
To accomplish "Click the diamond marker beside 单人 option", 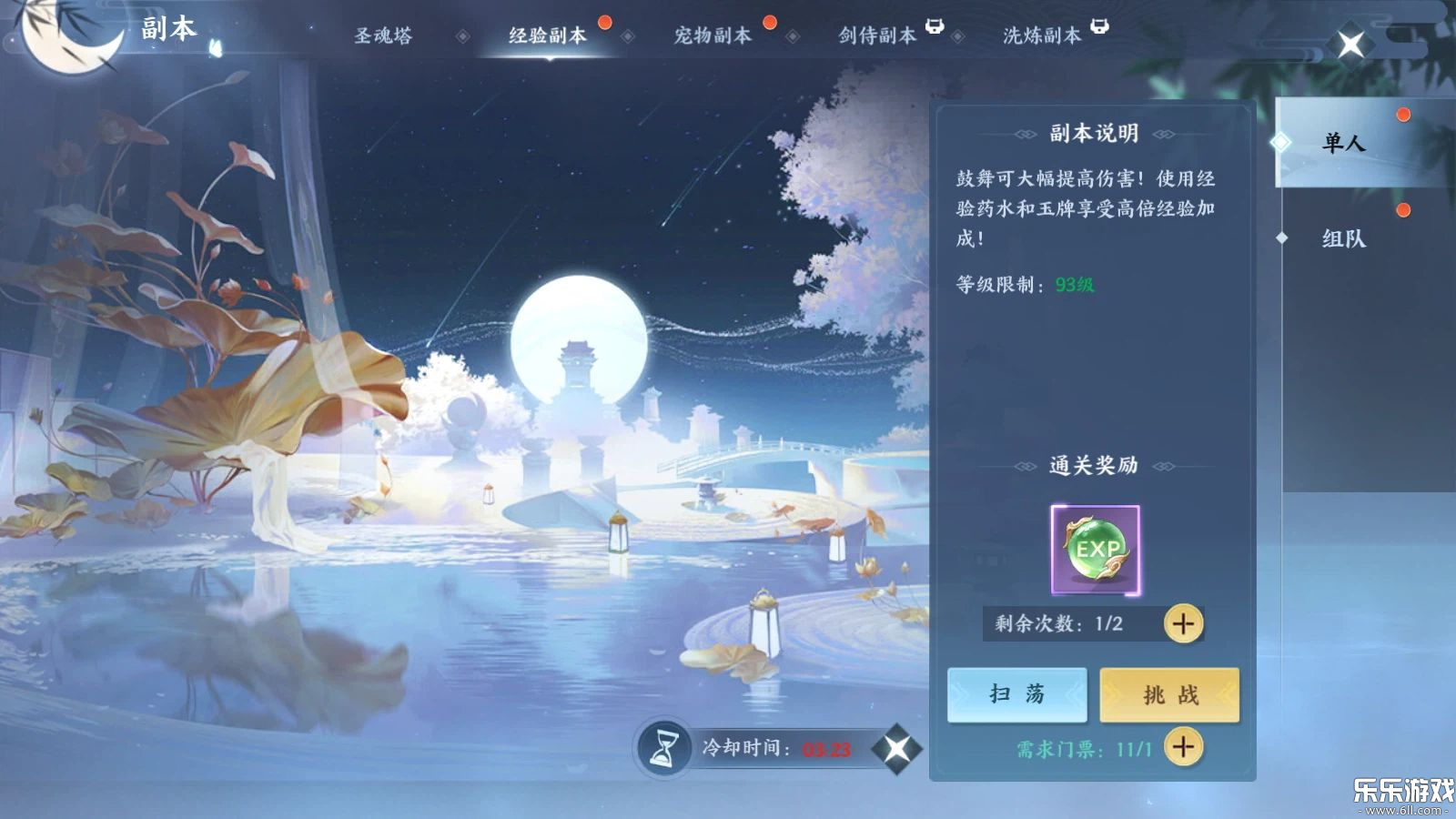I will pos(1282,141).
